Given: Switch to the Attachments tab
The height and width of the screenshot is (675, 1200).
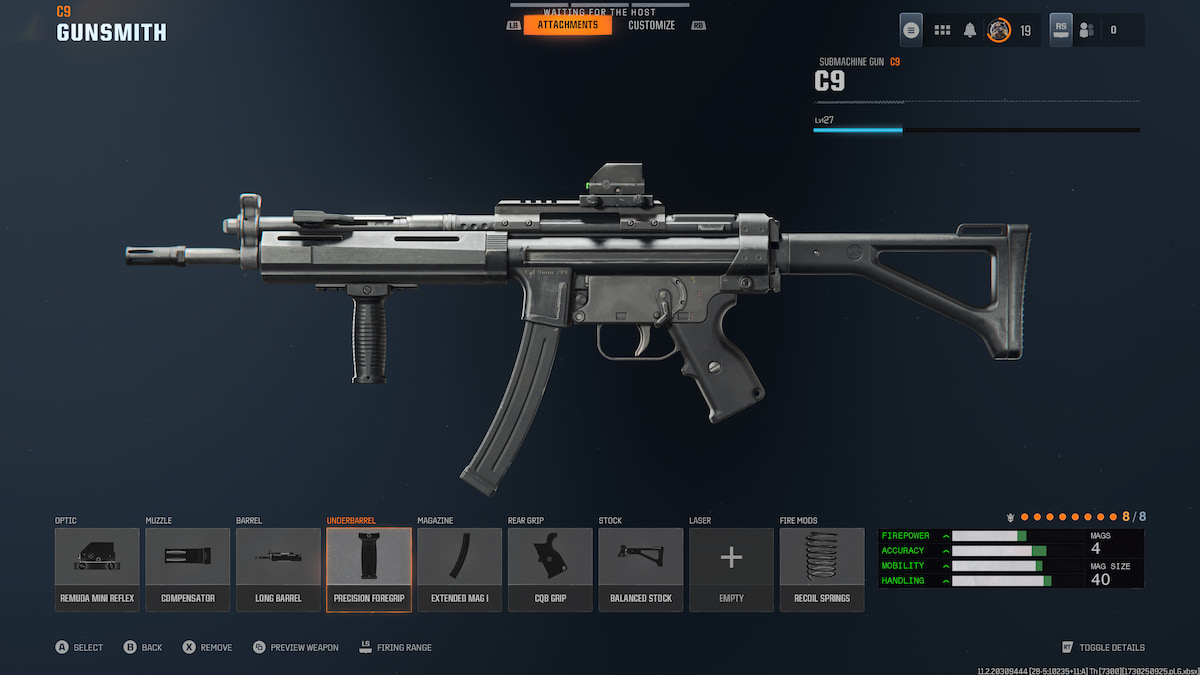Looking at the screenshot, I should tap(567, 25).
